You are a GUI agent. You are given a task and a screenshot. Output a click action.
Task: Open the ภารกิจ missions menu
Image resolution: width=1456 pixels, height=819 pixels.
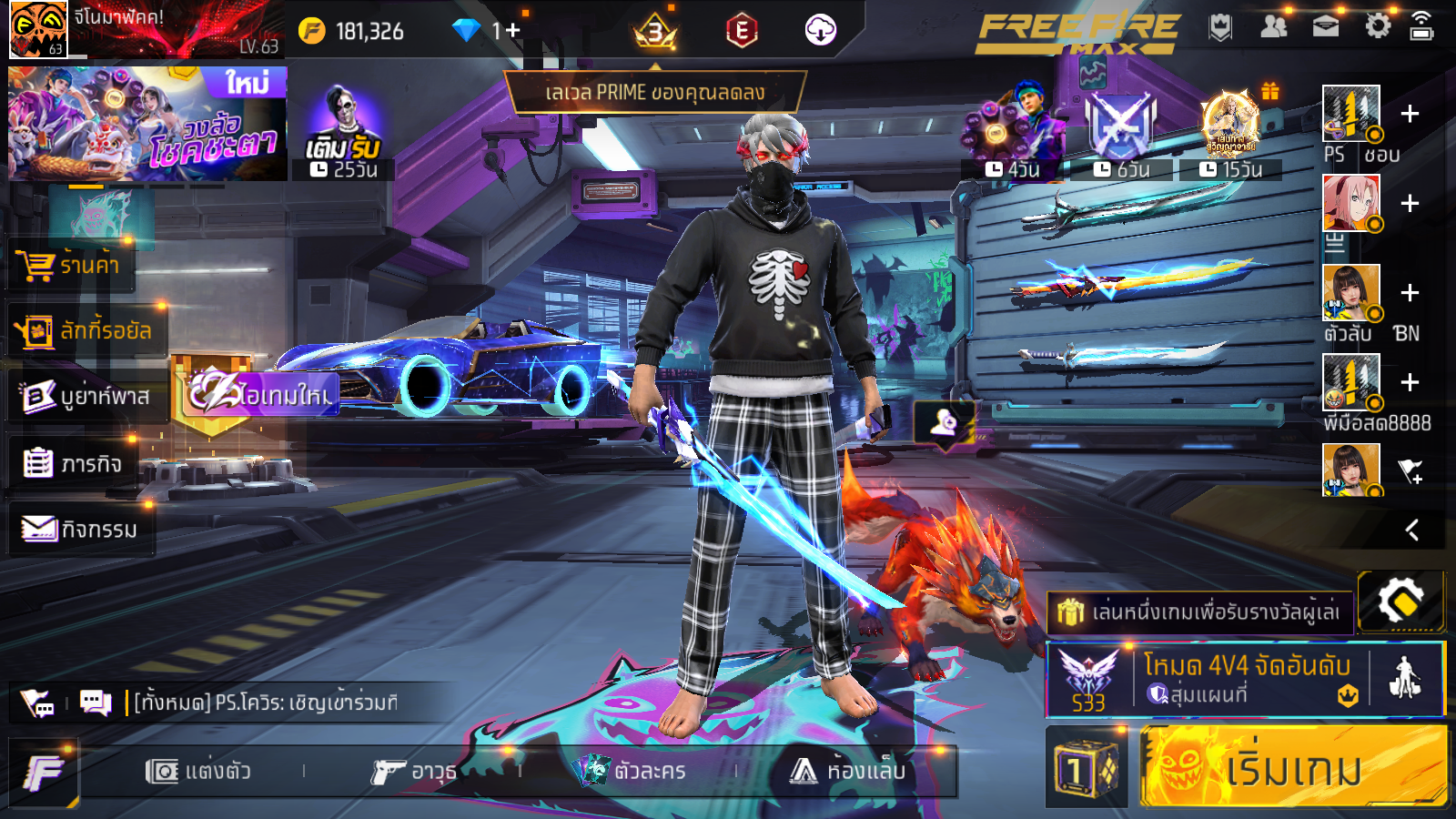click(73, 464)
